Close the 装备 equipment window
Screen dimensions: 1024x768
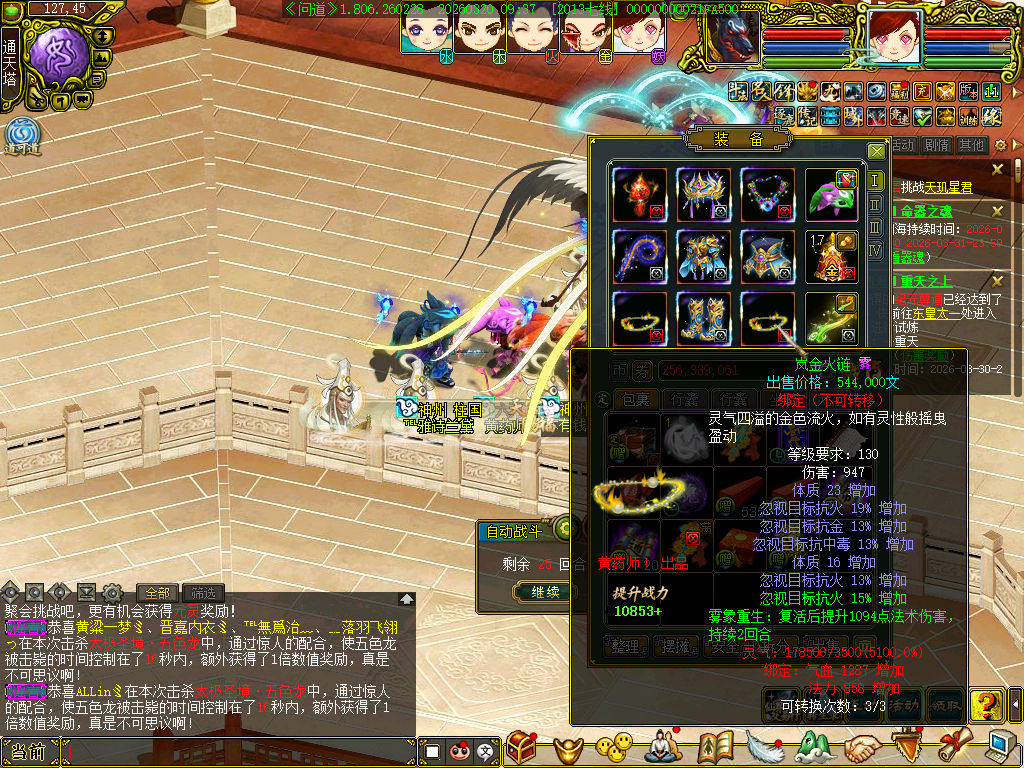(x=876, y=151)
